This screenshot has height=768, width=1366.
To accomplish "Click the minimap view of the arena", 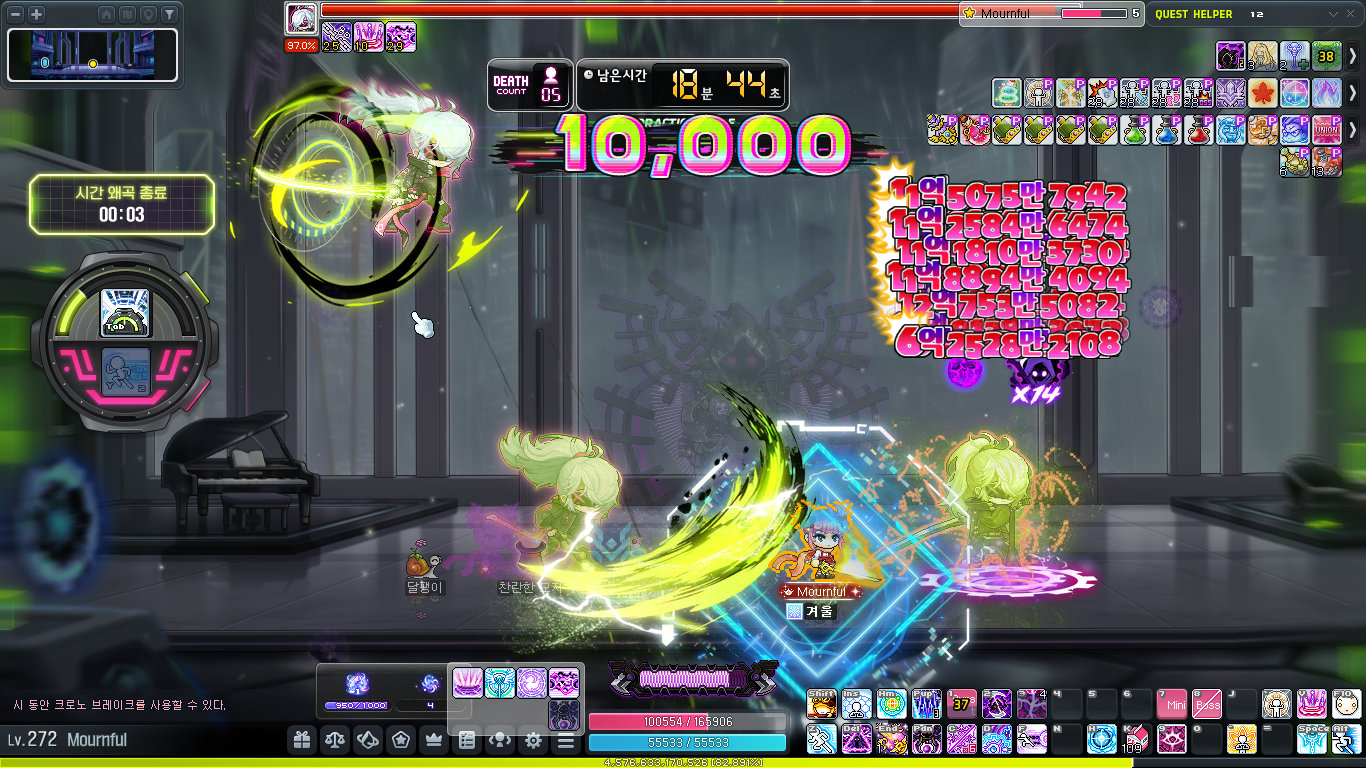I will pyautogui.click(x=93, y=55).
